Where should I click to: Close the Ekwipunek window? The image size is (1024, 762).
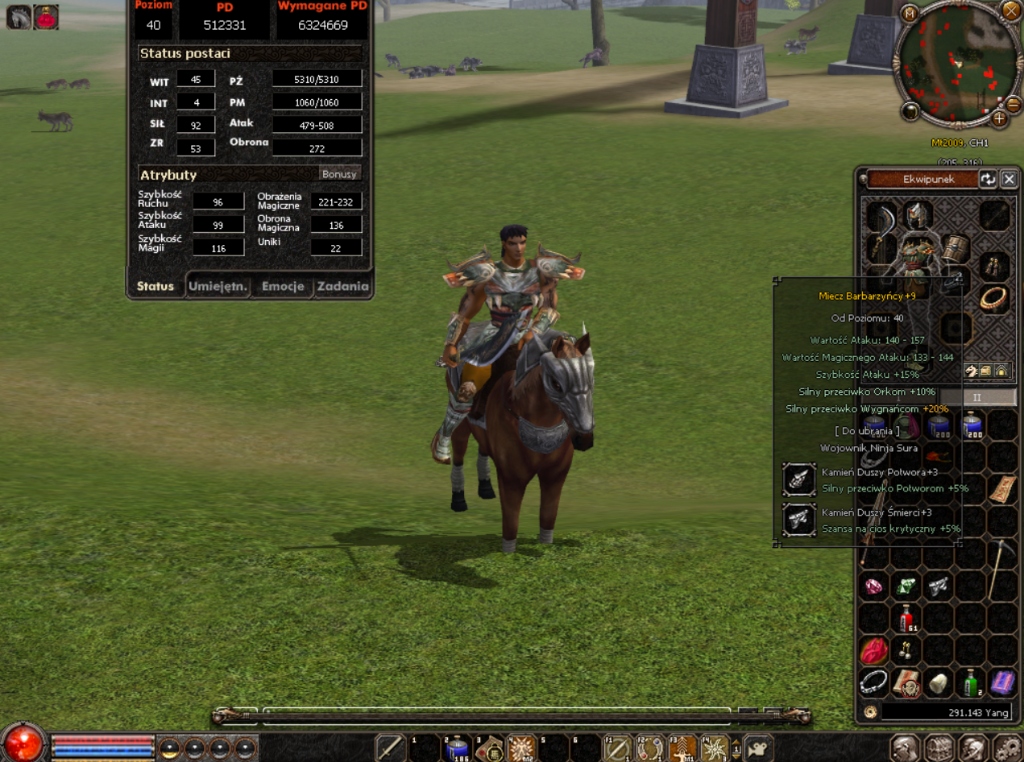1009,179
